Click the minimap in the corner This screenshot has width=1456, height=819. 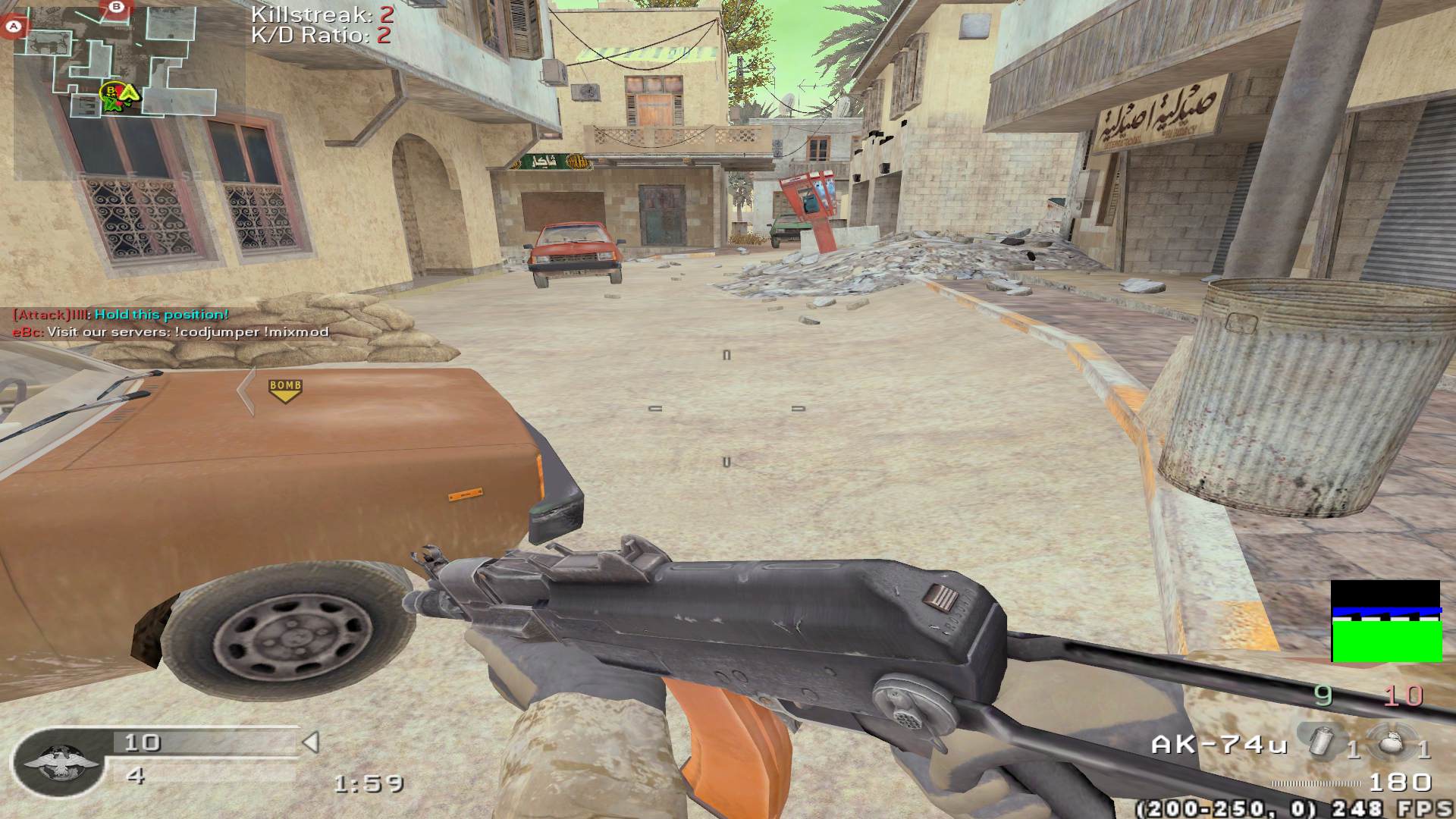click(x=127, y=91)
